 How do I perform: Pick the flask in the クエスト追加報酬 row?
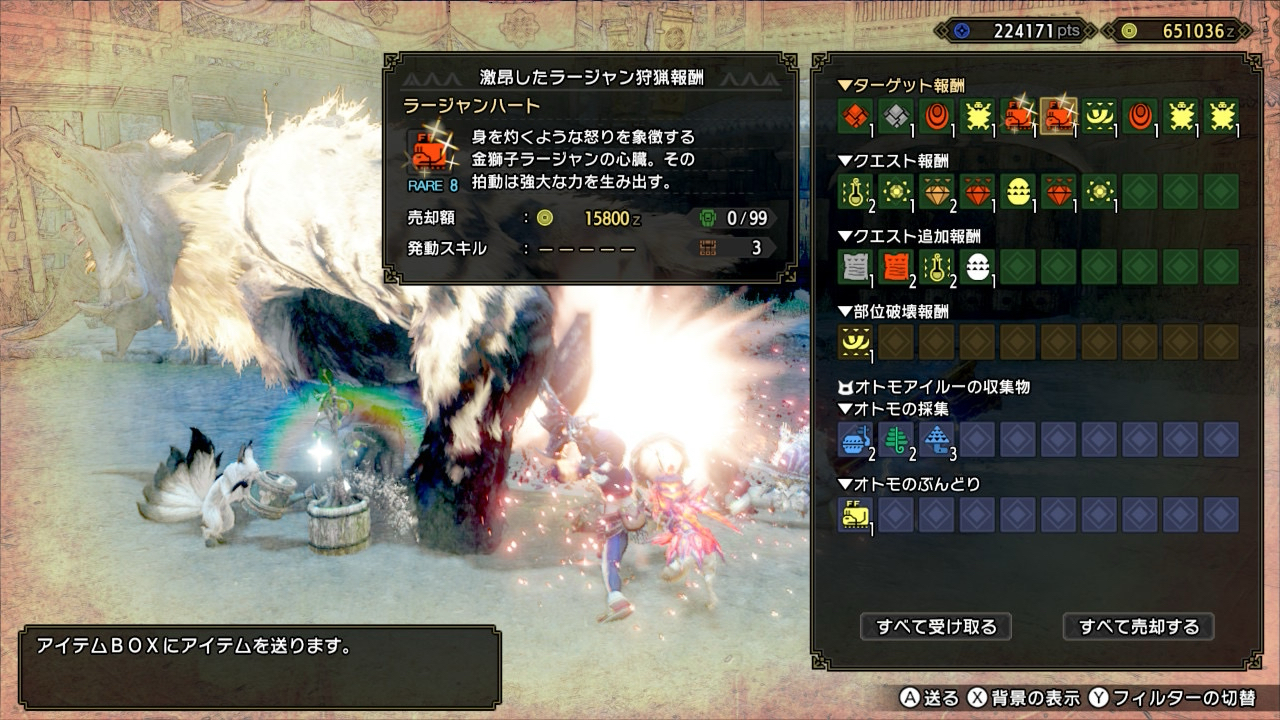click(x=936, y=266)
